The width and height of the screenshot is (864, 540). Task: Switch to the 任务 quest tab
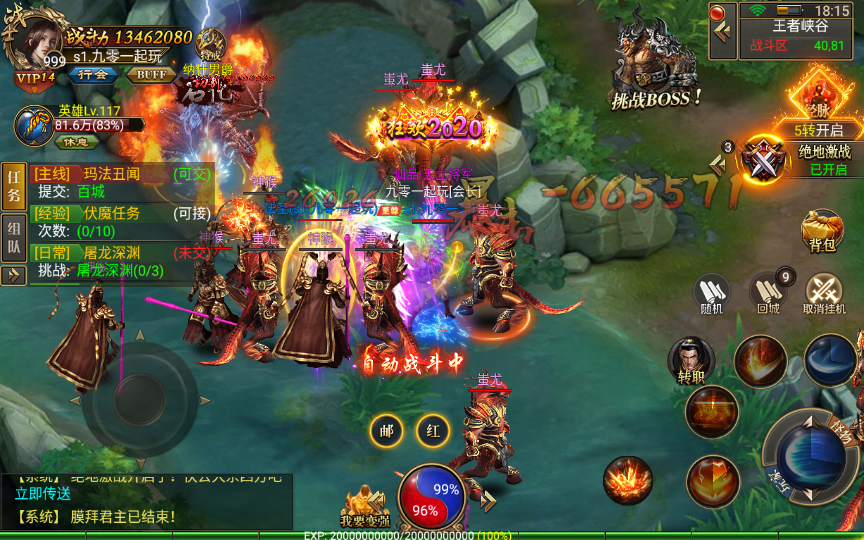pos(14,185)
